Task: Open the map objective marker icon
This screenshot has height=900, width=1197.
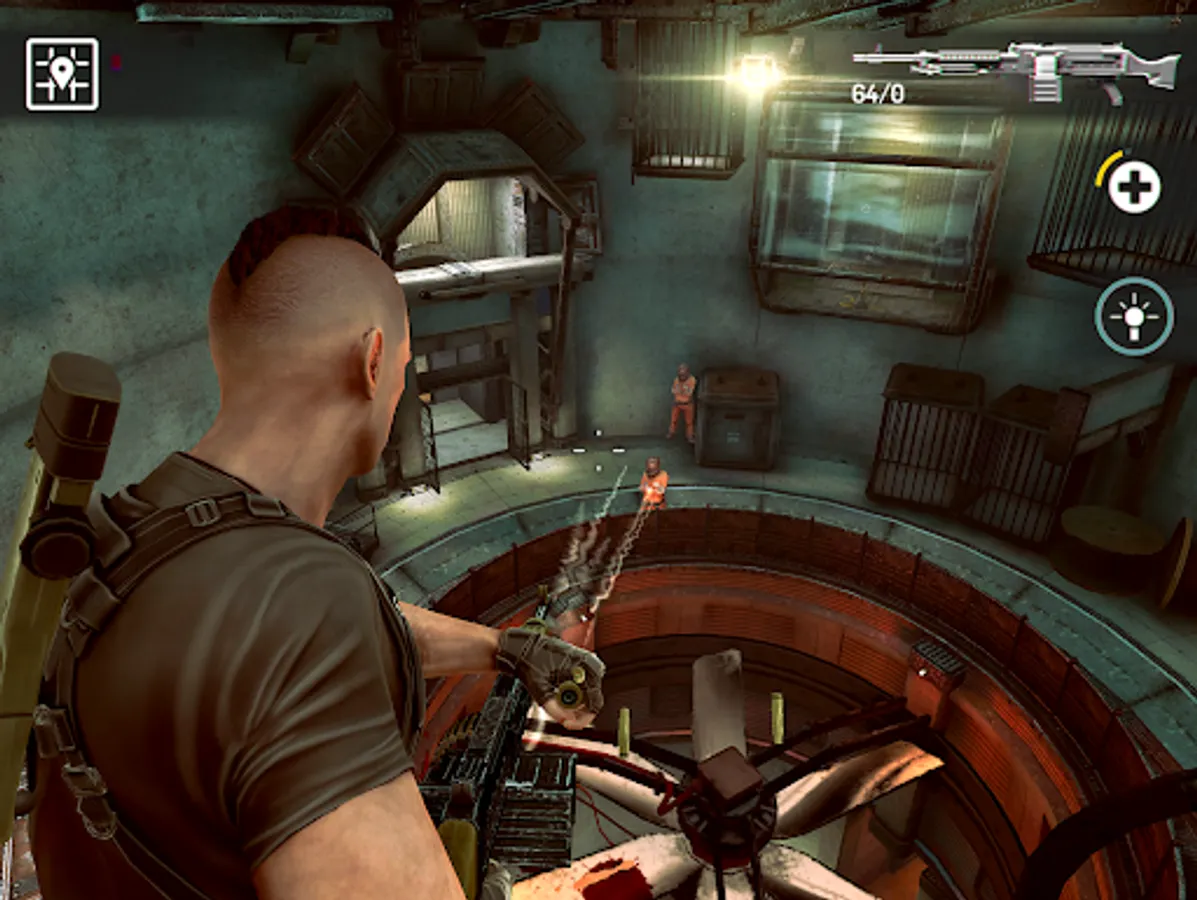Action: pos(62,74)
